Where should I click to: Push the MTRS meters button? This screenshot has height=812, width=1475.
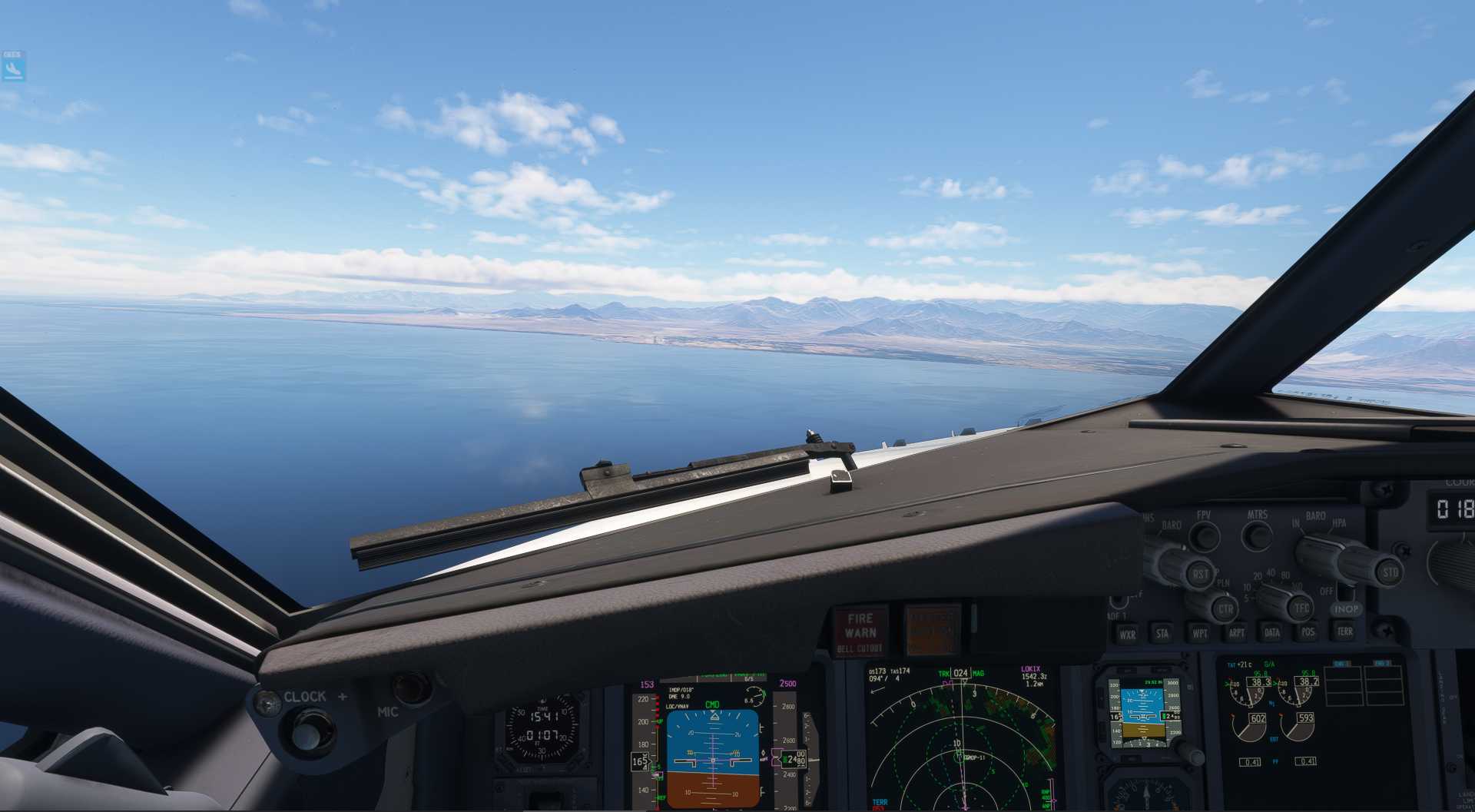[x=1257, y=535]
